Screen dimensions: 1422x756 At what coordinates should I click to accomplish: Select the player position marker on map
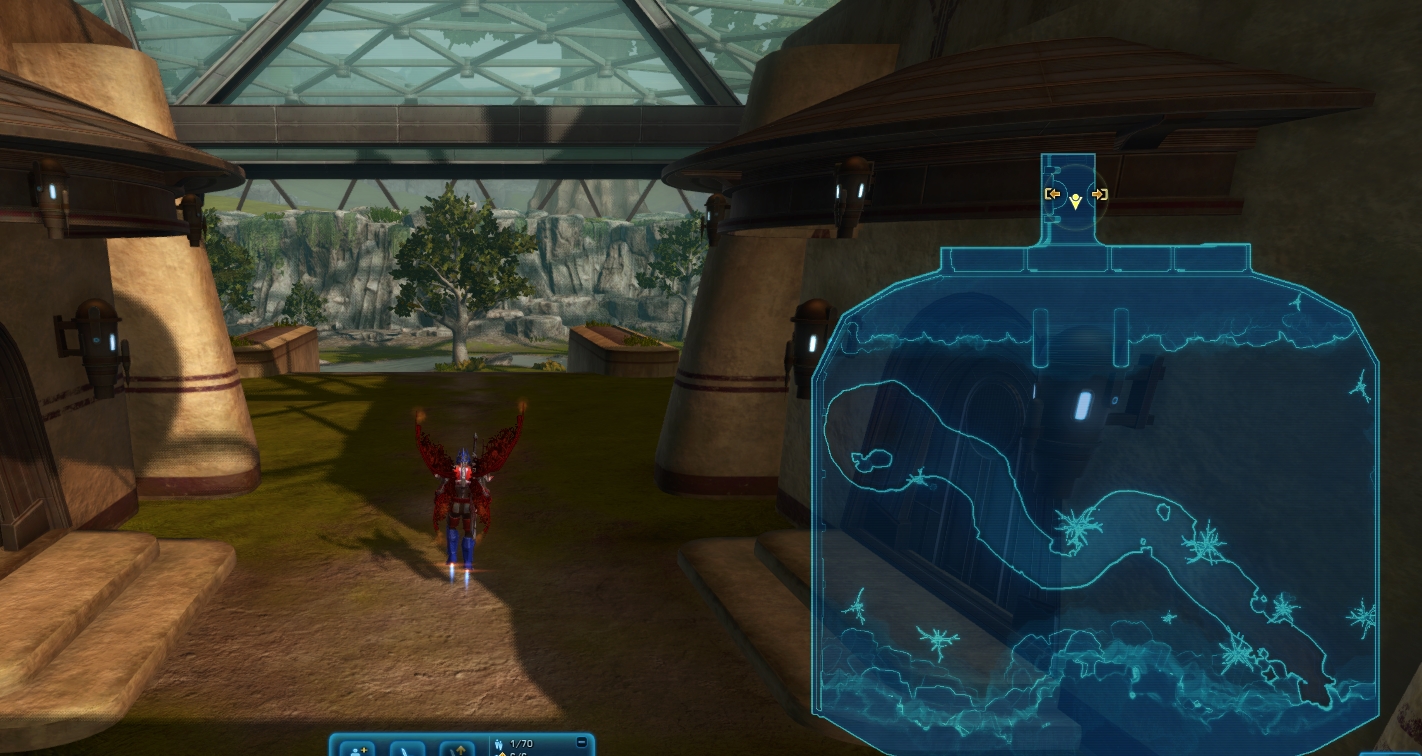point(1075,202)
